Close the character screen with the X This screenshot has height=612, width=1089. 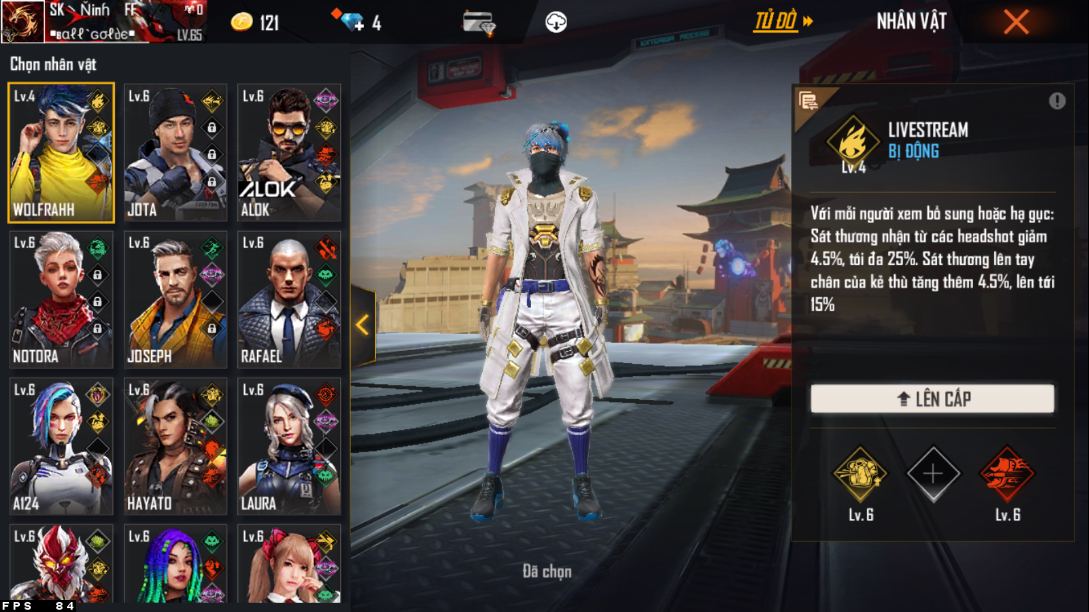1016,22
